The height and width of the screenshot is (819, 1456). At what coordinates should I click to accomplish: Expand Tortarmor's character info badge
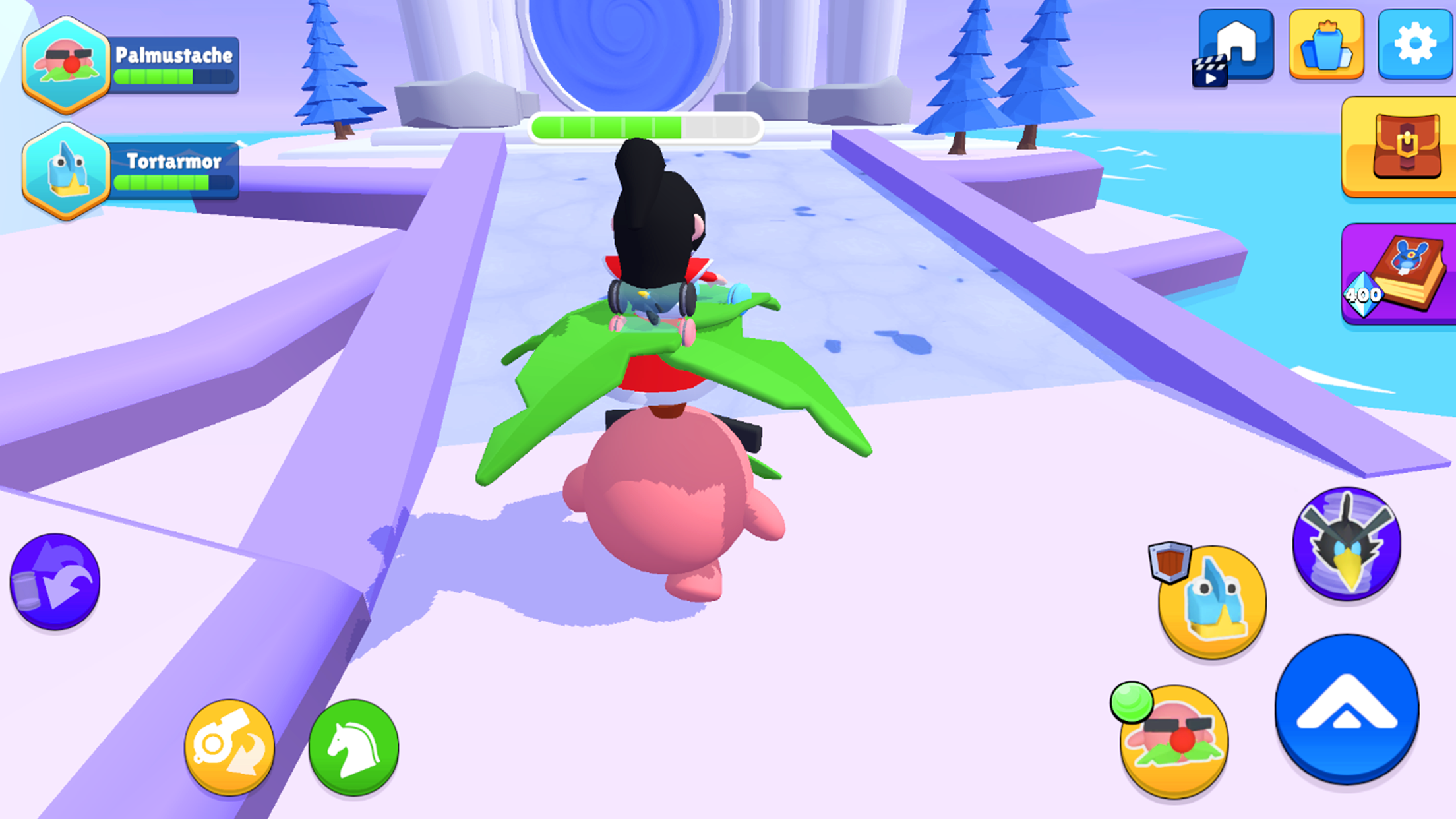66,168
